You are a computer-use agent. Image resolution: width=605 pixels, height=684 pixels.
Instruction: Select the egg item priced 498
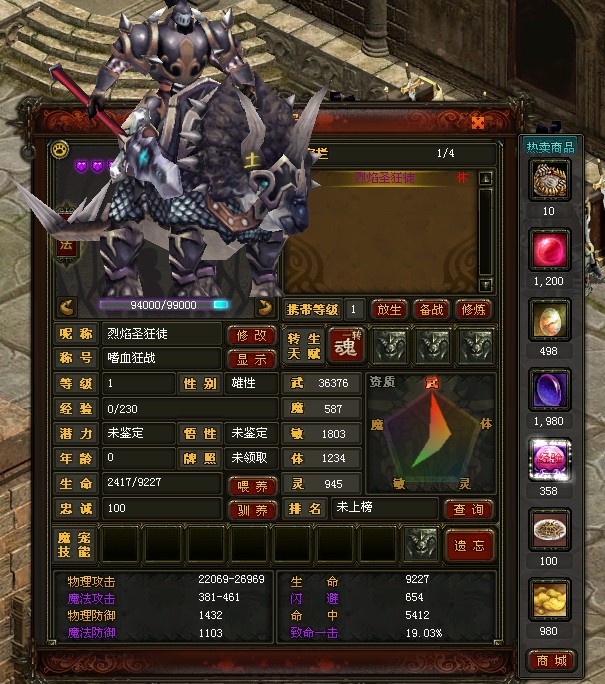pos(550,320)
